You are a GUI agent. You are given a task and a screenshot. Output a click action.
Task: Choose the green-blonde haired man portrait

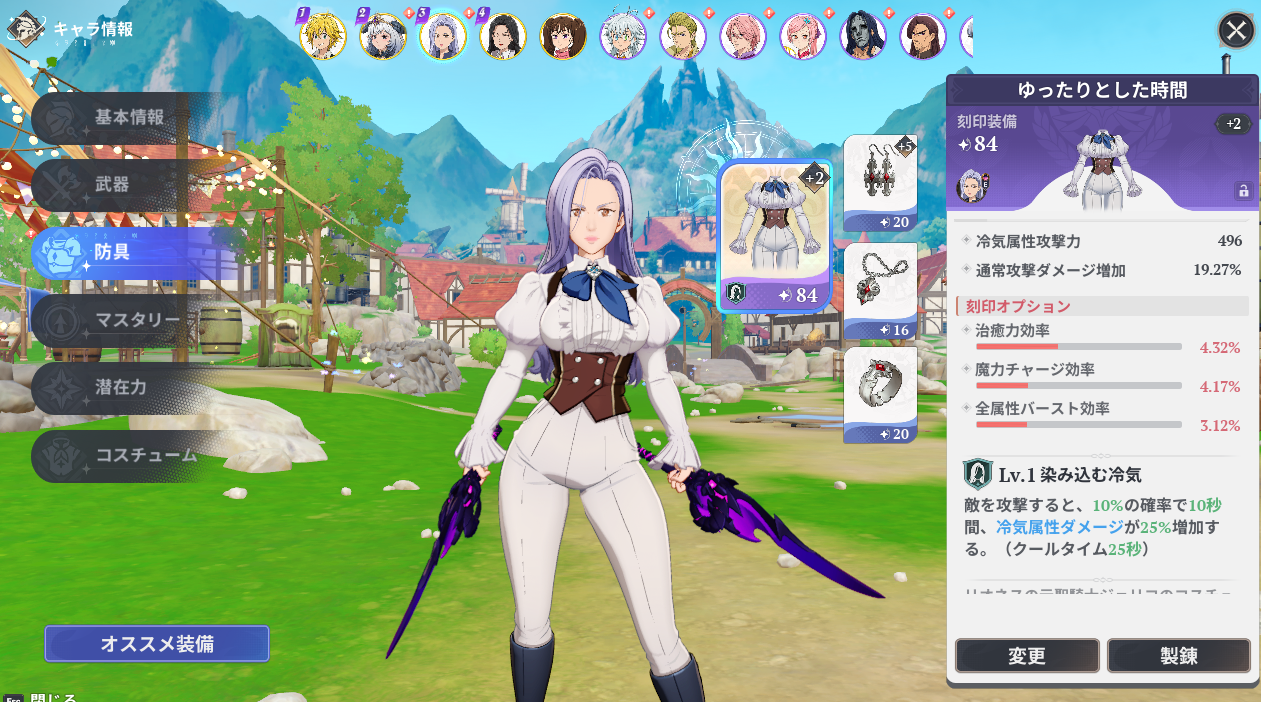pyautogui.click(x=683, y=36)
